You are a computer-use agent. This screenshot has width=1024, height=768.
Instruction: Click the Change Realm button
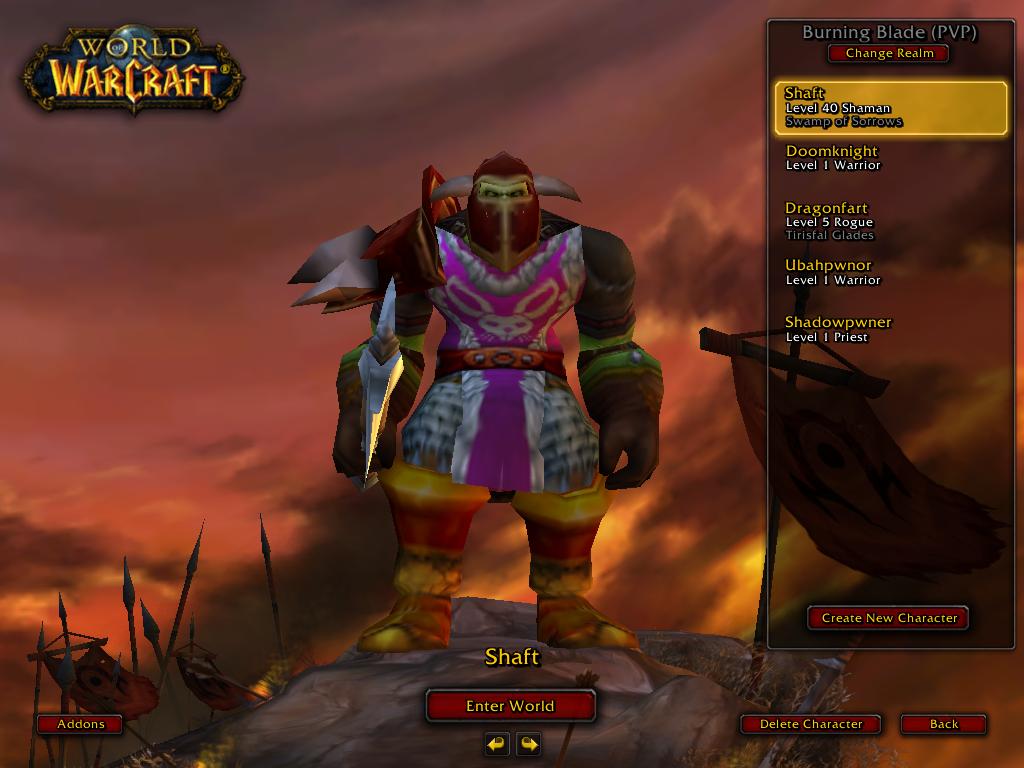point(888,53)
